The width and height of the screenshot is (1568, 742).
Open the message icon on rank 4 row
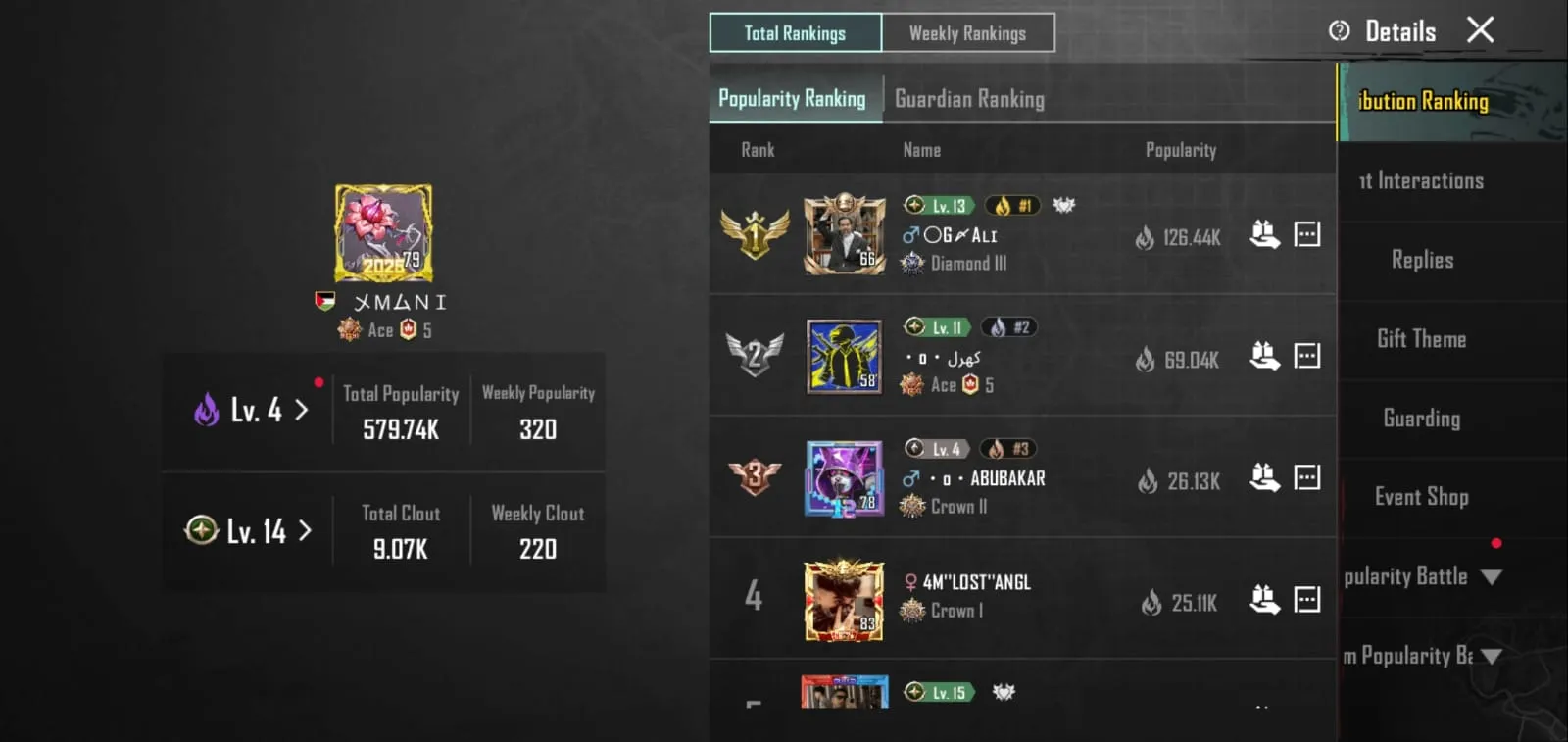tap(1308, 599)
